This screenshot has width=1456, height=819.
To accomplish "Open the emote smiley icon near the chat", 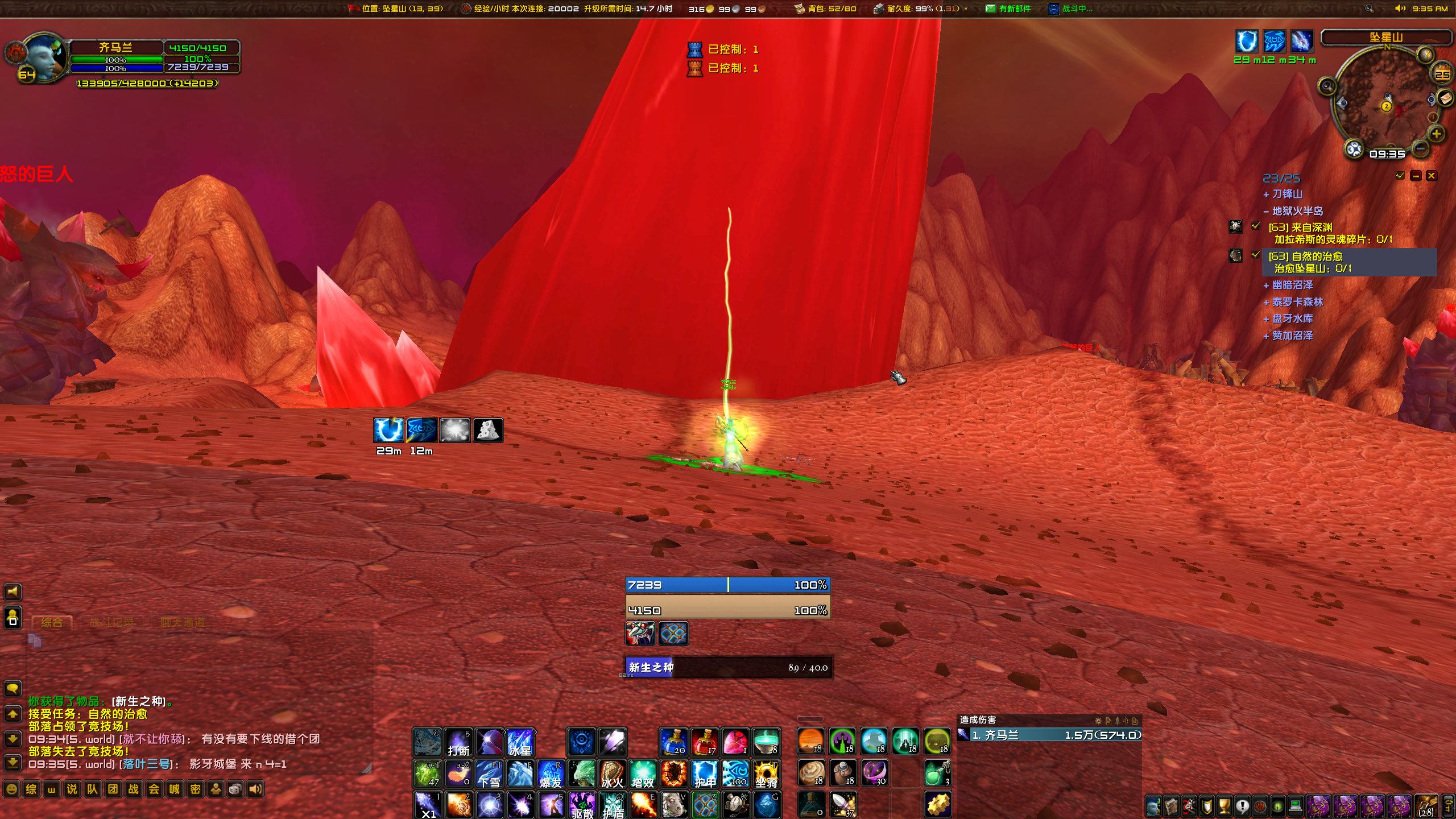I will (x=13, y=789).
